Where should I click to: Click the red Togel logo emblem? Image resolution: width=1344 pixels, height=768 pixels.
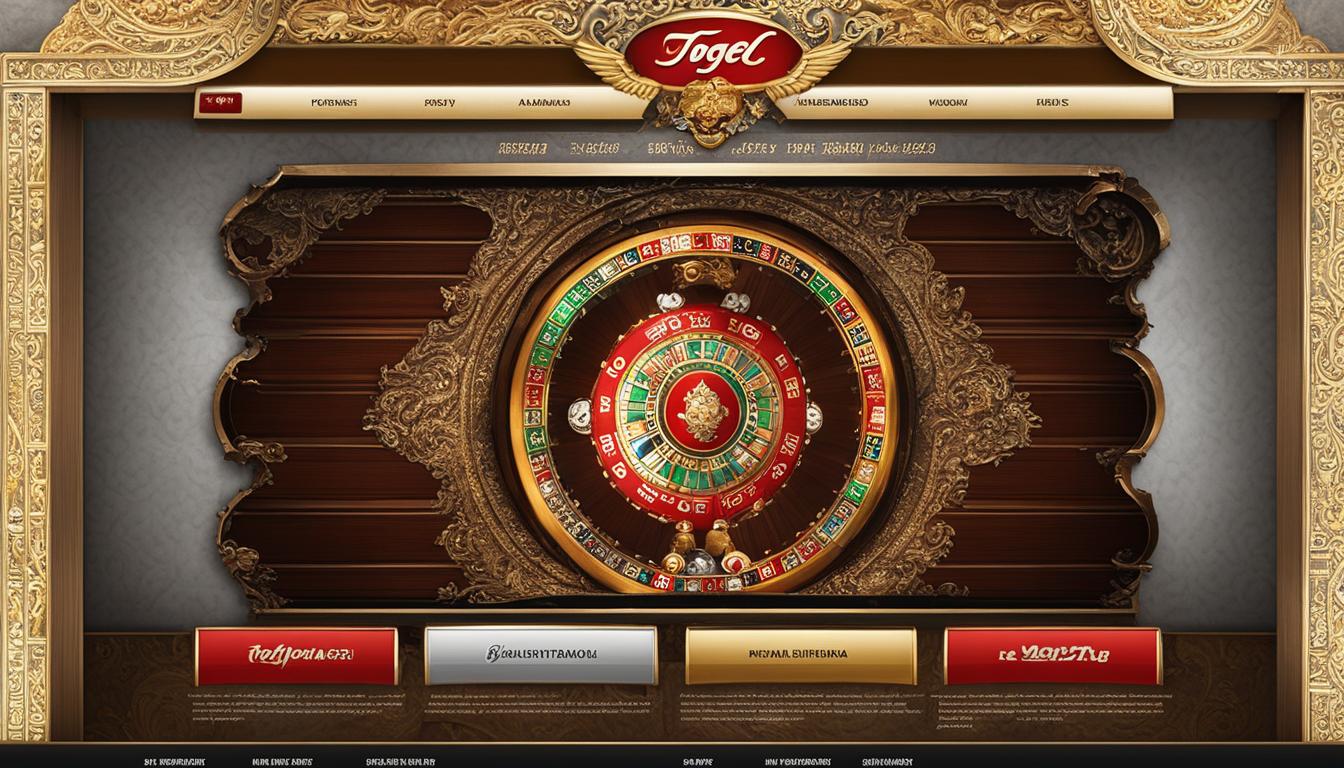click(x=711, y=50)
